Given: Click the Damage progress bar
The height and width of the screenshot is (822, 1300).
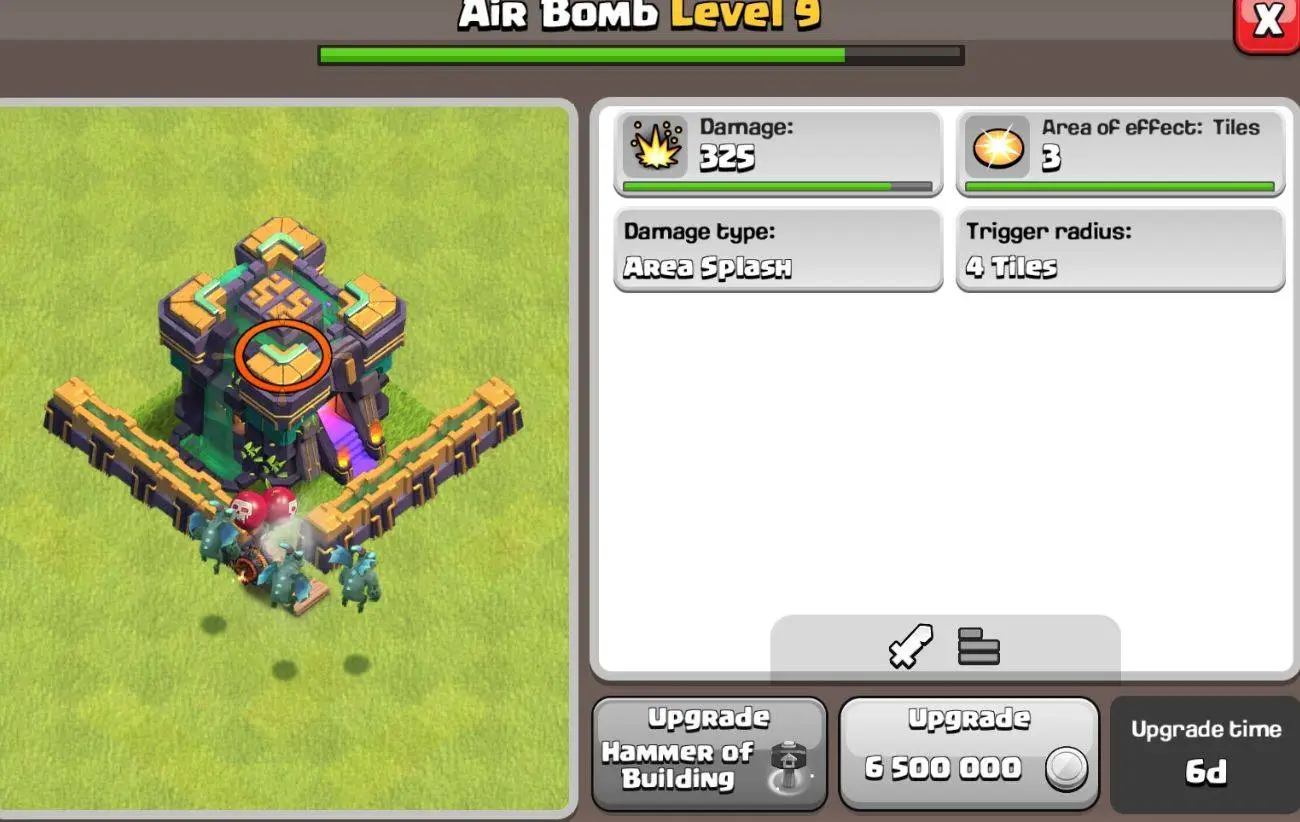Looking at the screenshot, I should click(777, 186).
